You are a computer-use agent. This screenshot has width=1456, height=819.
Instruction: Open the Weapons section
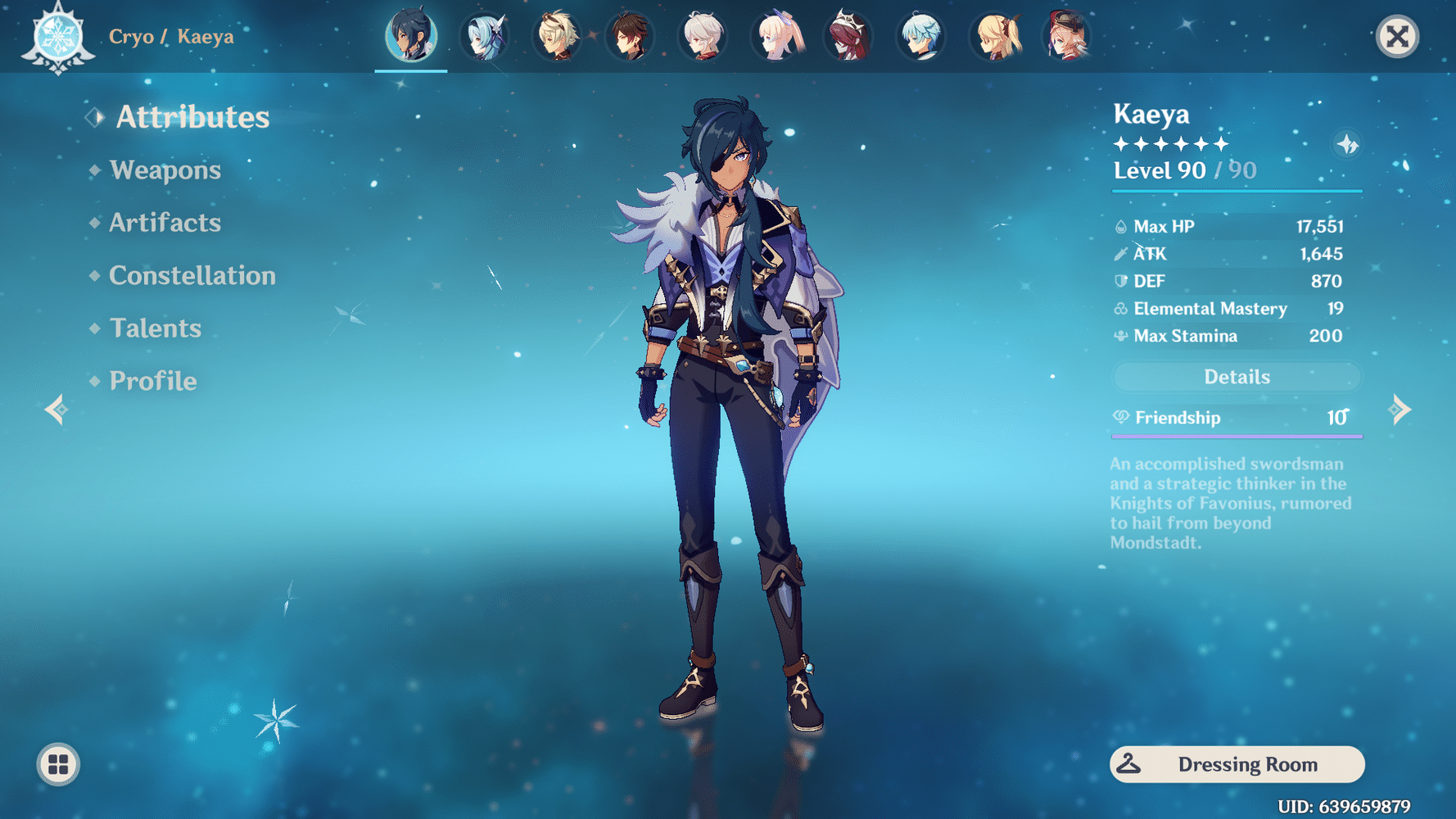point(165,170)
